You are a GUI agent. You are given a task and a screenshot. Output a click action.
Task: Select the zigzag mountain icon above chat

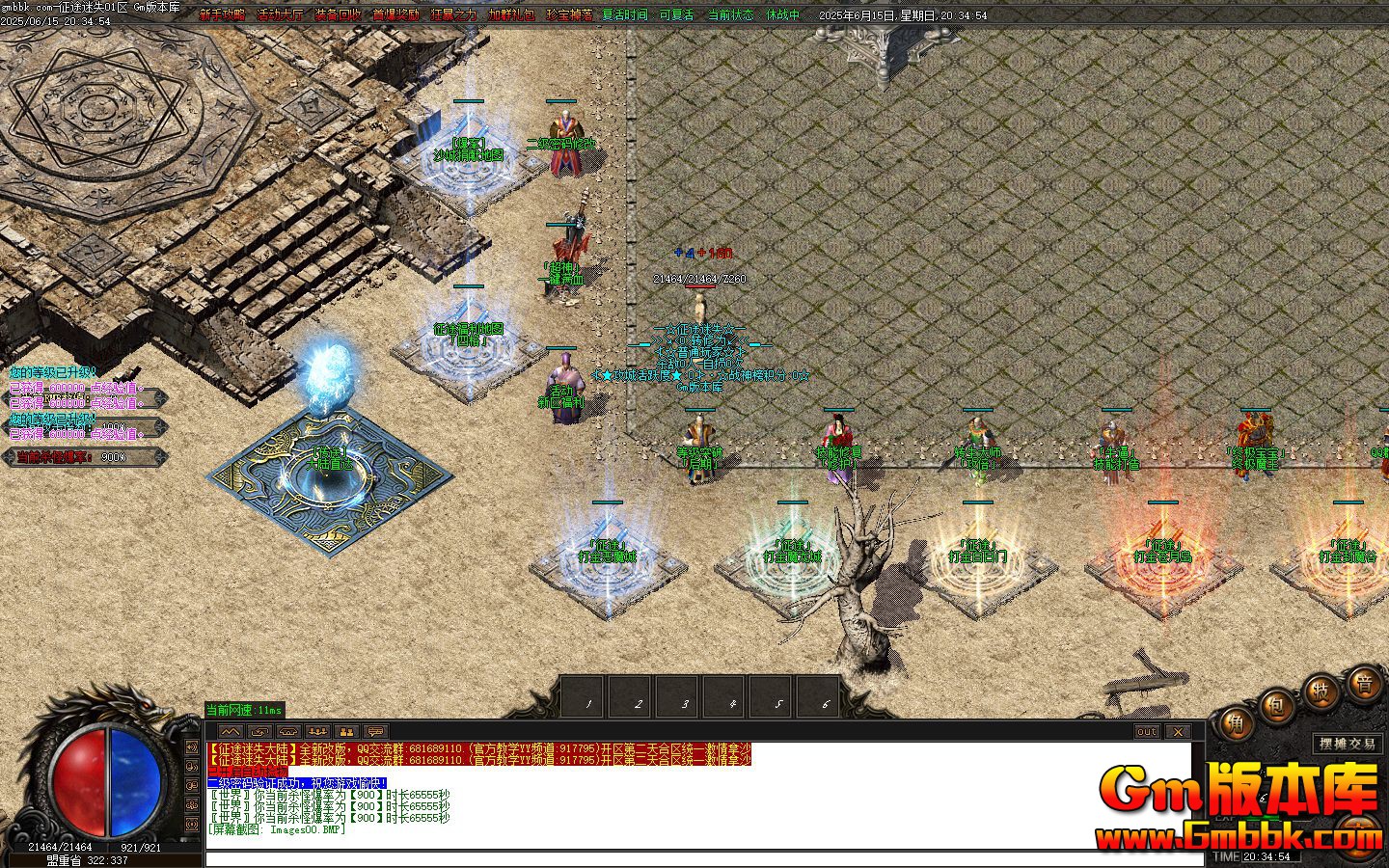point(231,731)
